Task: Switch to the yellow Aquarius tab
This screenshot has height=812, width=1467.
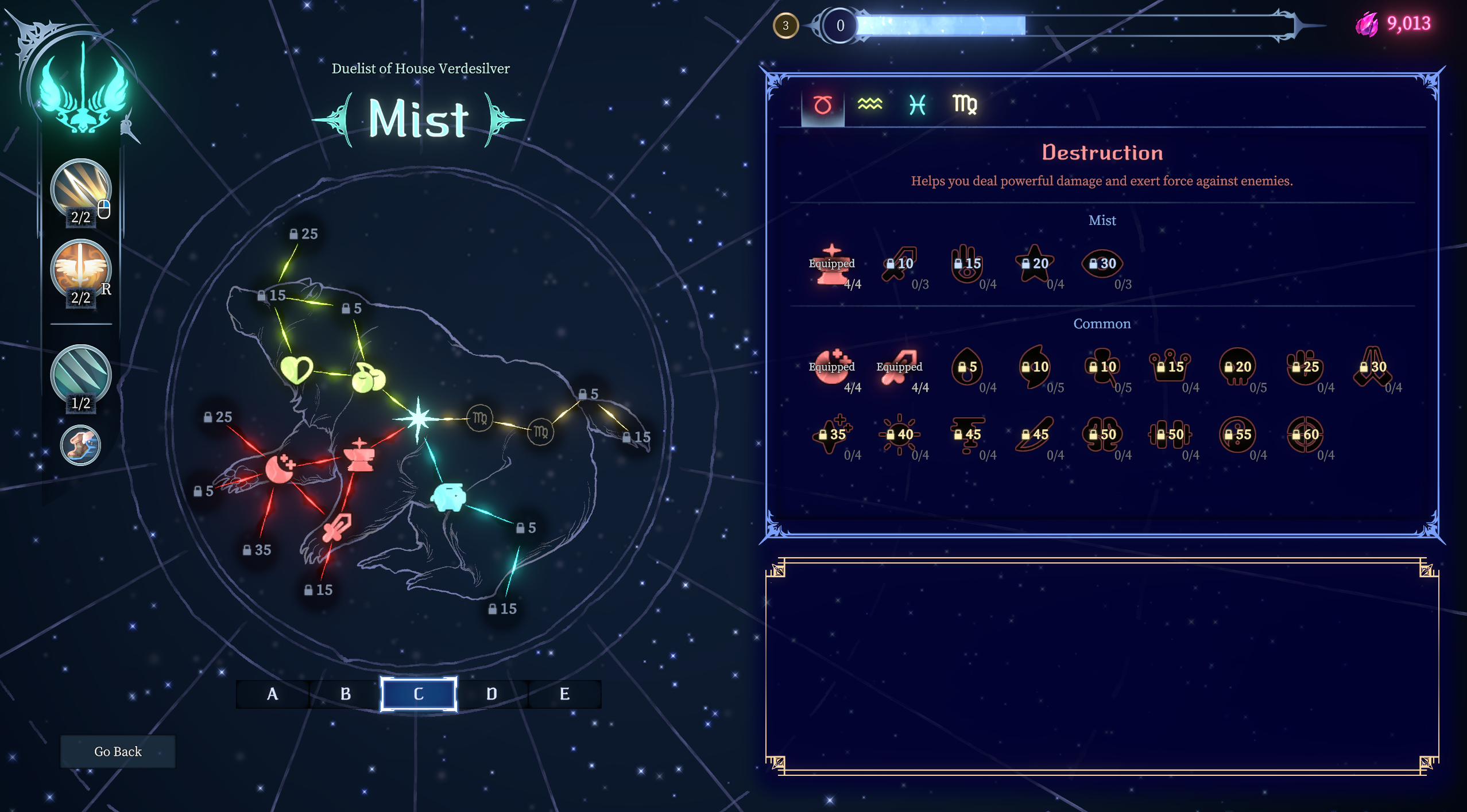Action: click(870, 104)
